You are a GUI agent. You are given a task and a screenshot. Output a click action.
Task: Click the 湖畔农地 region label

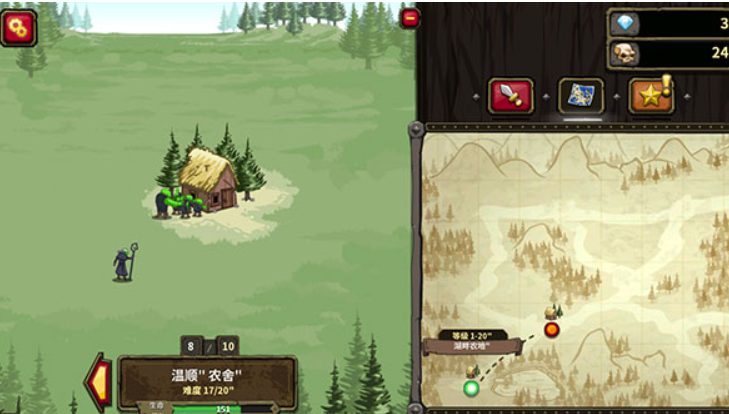tap(471, 346)
